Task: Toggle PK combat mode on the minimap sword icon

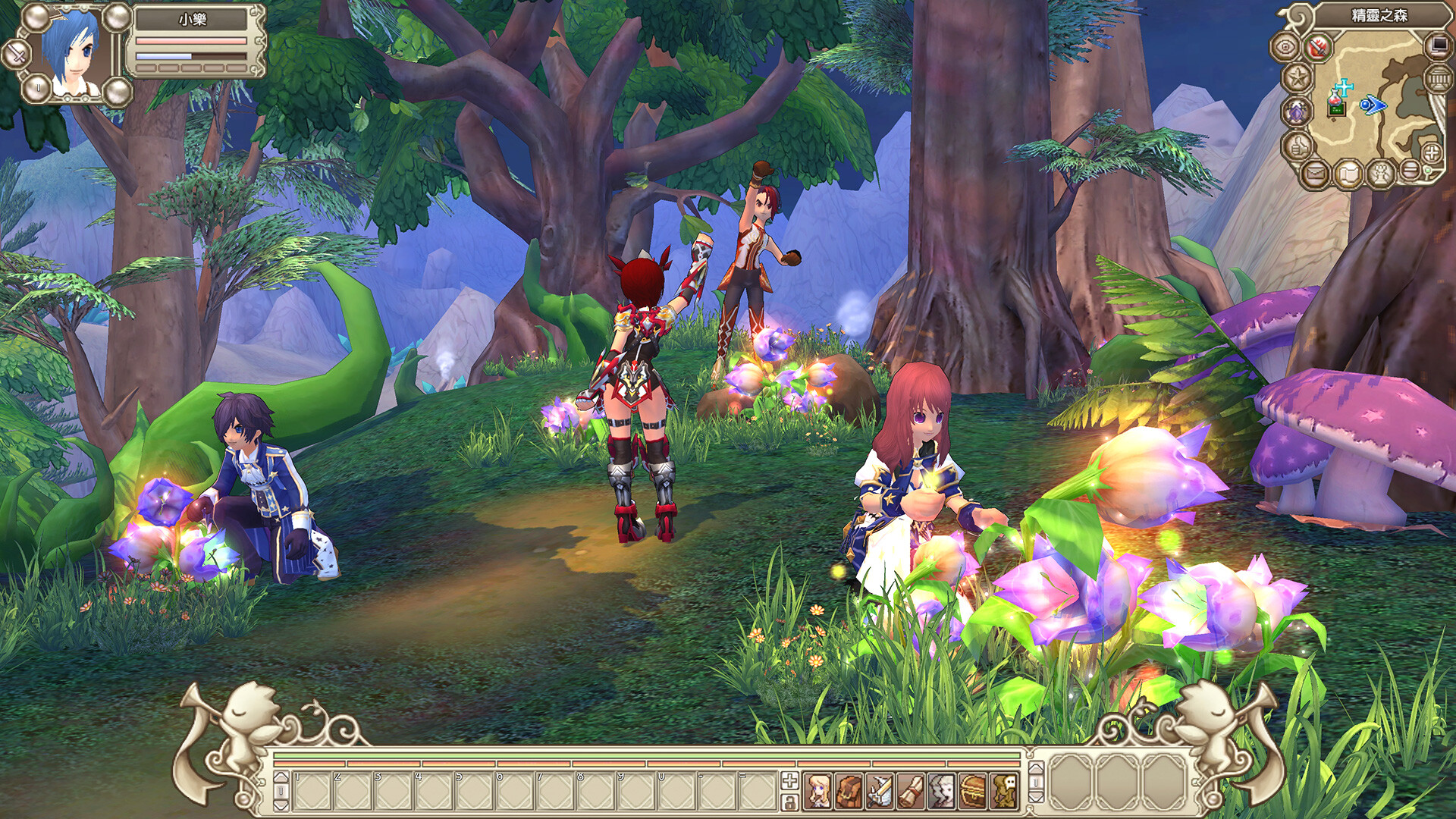Action: pos(1316,47)
